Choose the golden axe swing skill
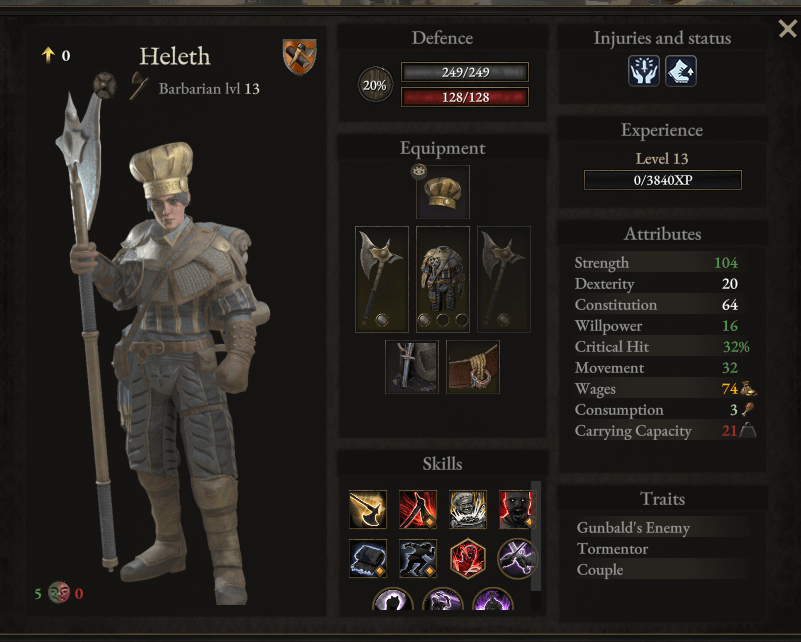The height and width of the screenshot is (642, 801). pyautogui.click(x=368, y=509)
